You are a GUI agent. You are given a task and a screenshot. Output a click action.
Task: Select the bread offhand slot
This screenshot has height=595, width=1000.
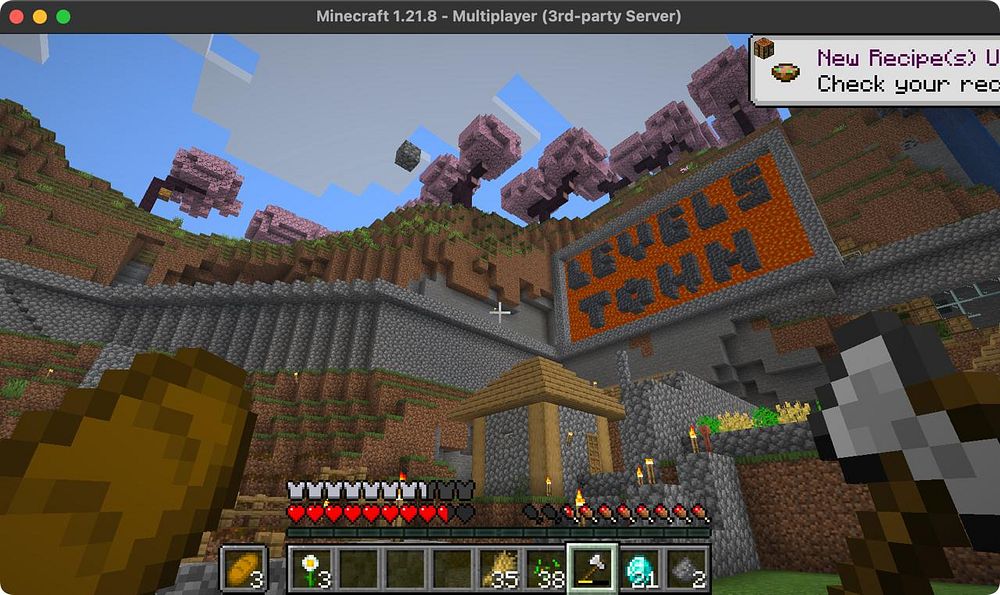pos(243,569)
